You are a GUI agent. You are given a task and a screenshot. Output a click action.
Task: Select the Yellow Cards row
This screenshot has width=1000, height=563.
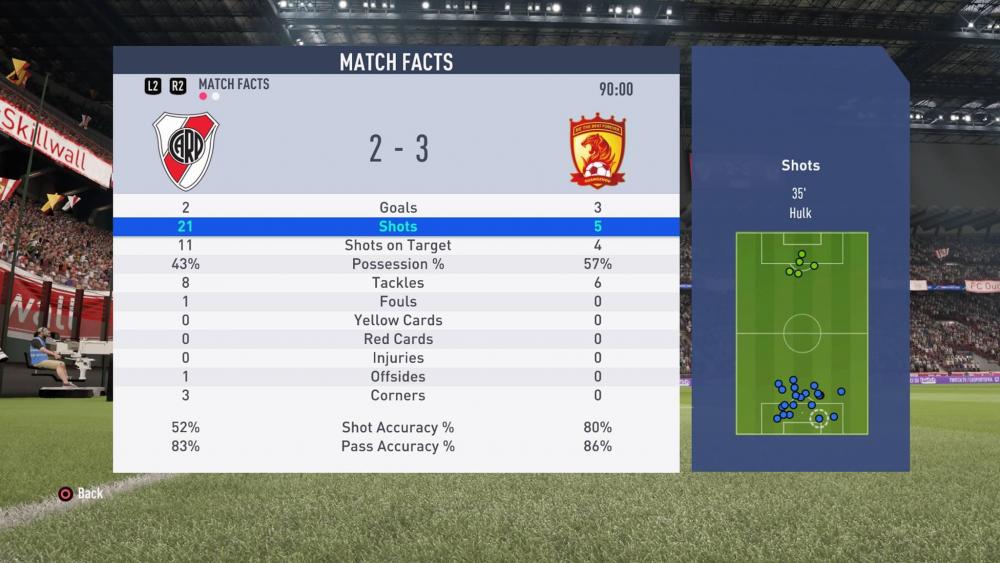pos(398,320)
